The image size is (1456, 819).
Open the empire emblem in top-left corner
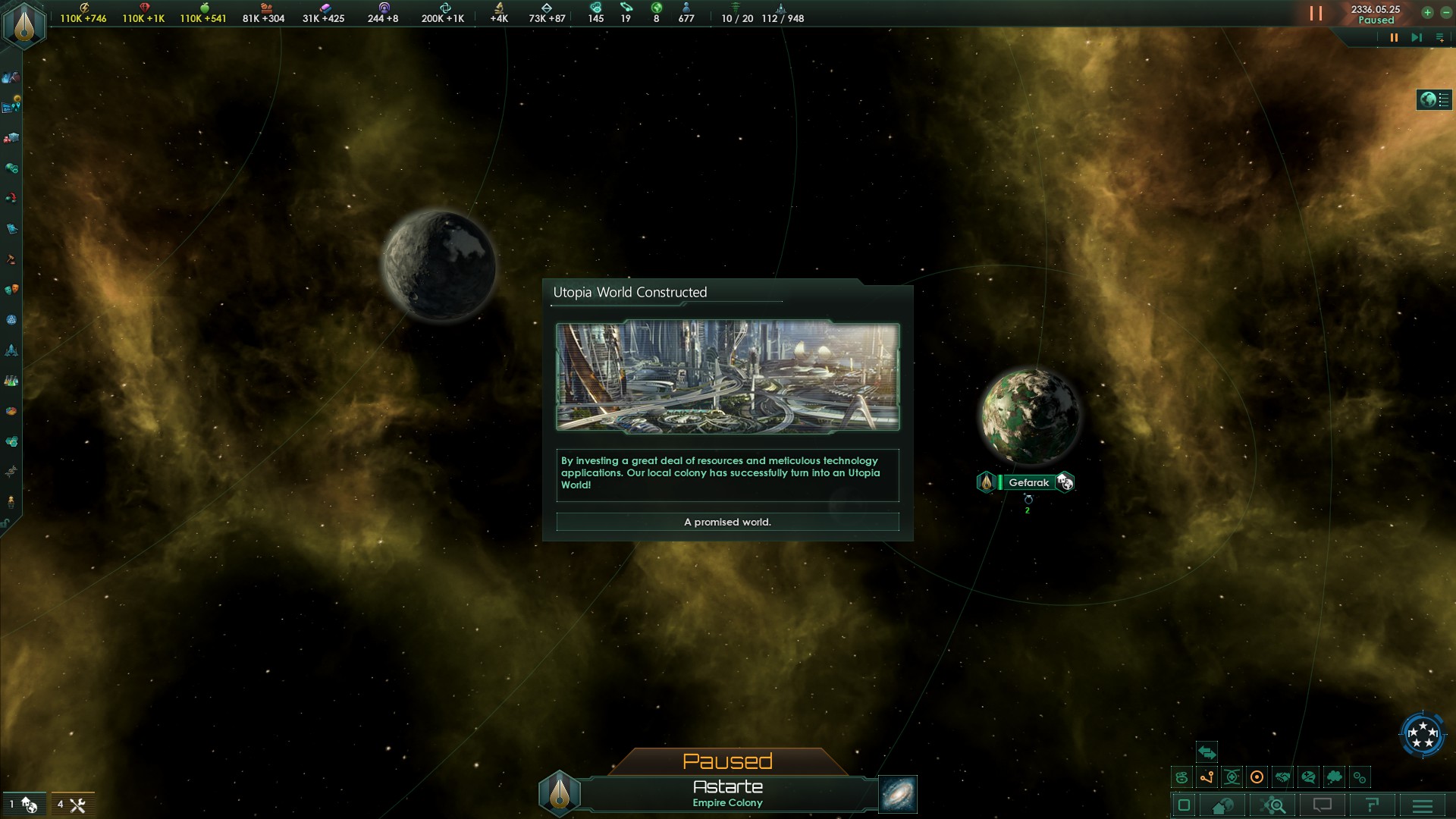pos(24,24)
